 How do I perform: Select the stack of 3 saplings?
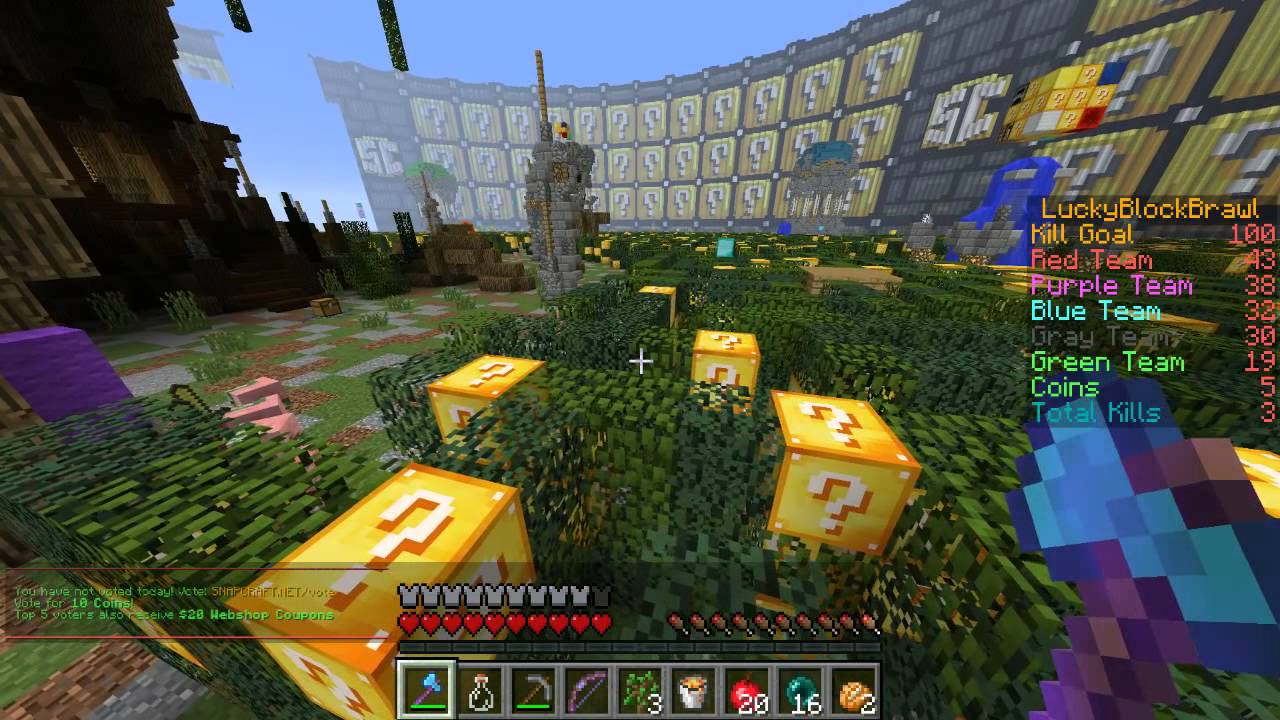pyautogui.click(x=640, y=688)
